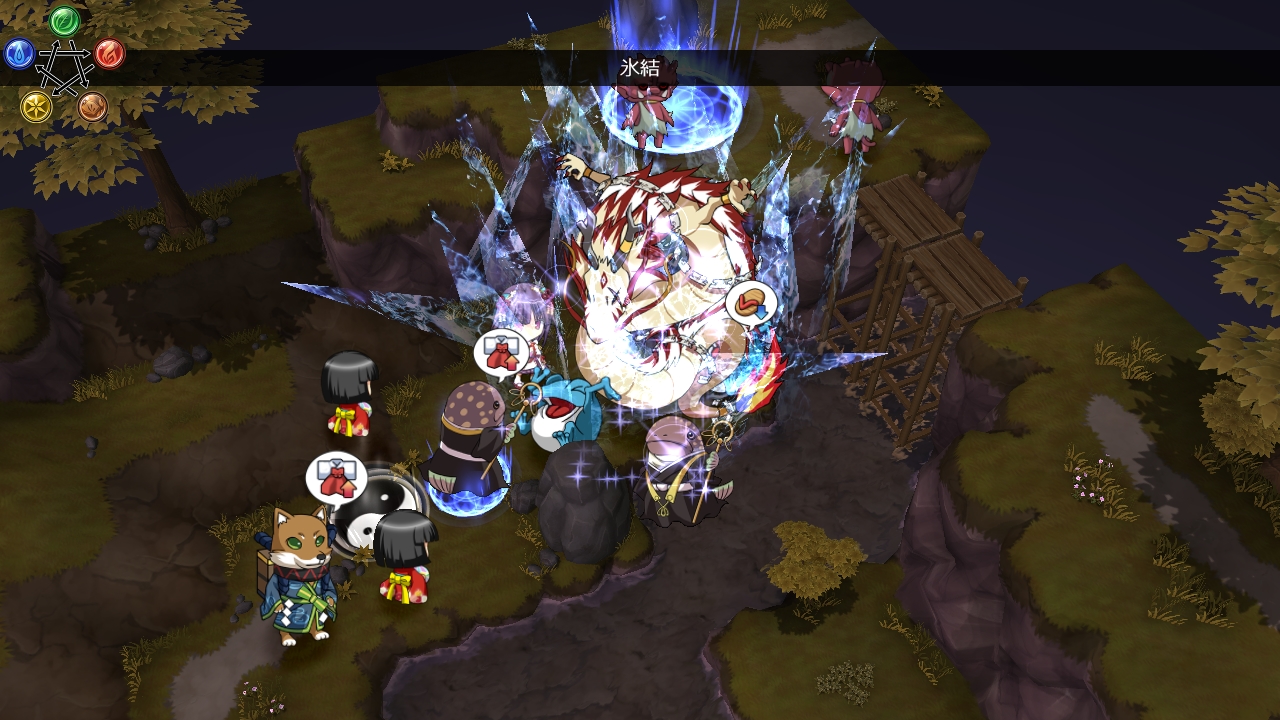1280x720 pixels.
Task: Select the red fire element orb
Action: pyautogui.click(x=109, y=53)
